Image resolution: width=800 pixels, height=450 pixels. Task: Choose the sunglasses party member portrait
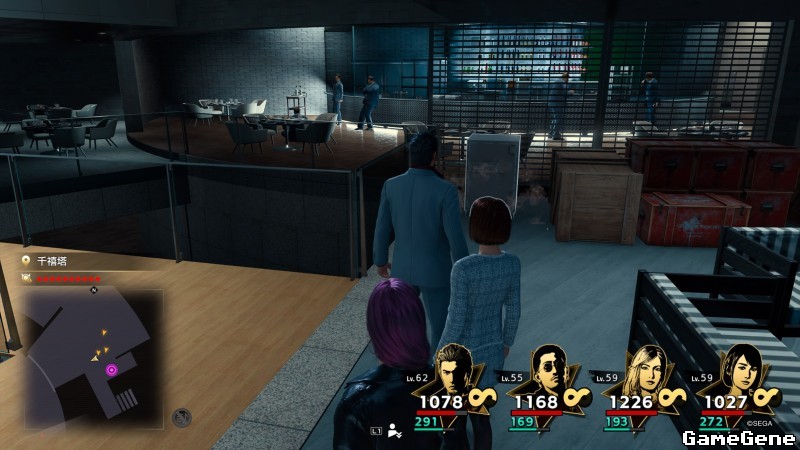tap(547, 370)
